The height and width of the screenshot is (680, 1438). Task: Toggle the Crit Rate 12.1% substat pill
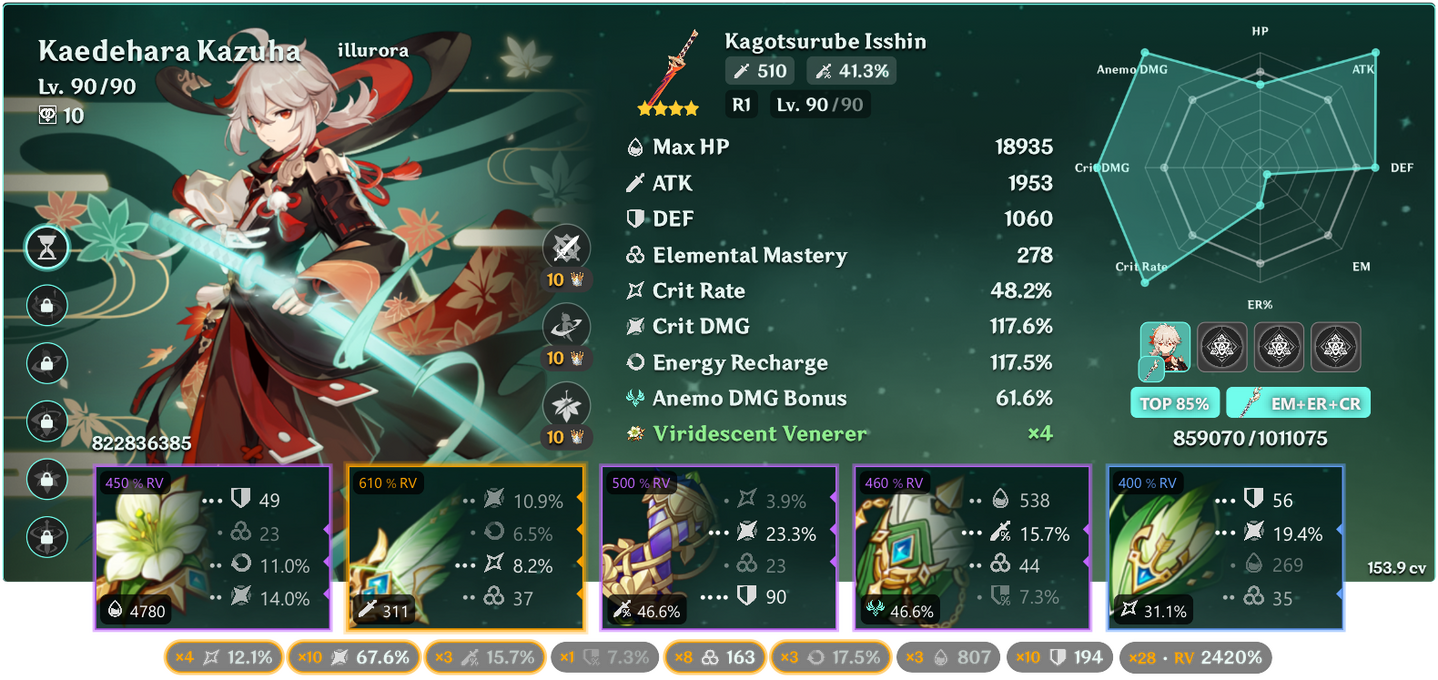(x=223, y=657)
